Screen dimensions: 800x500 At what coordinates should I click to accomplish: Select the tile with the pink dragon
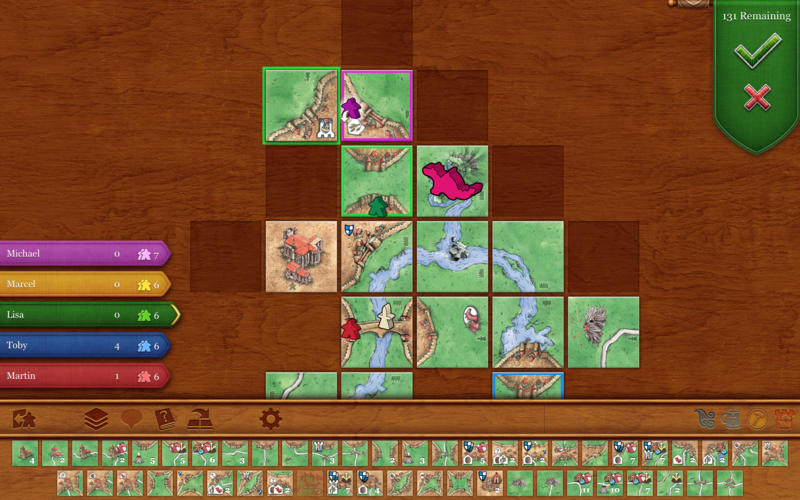point(452,180)
